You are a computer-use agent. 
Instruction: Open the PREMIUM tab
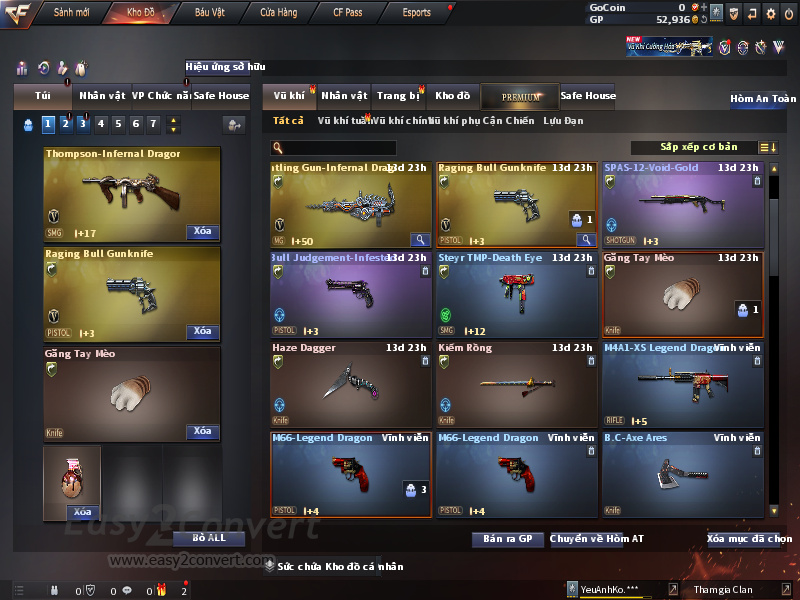[x=520, y=96]
